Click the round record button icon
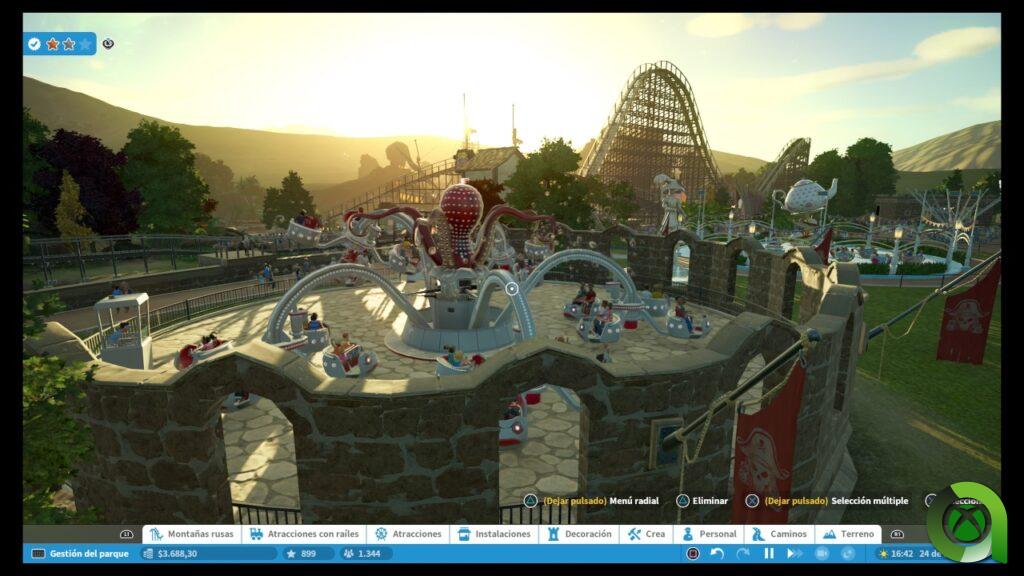Image resolution: width=1024 pixels, height=576 pixels. tap(692, 553)
